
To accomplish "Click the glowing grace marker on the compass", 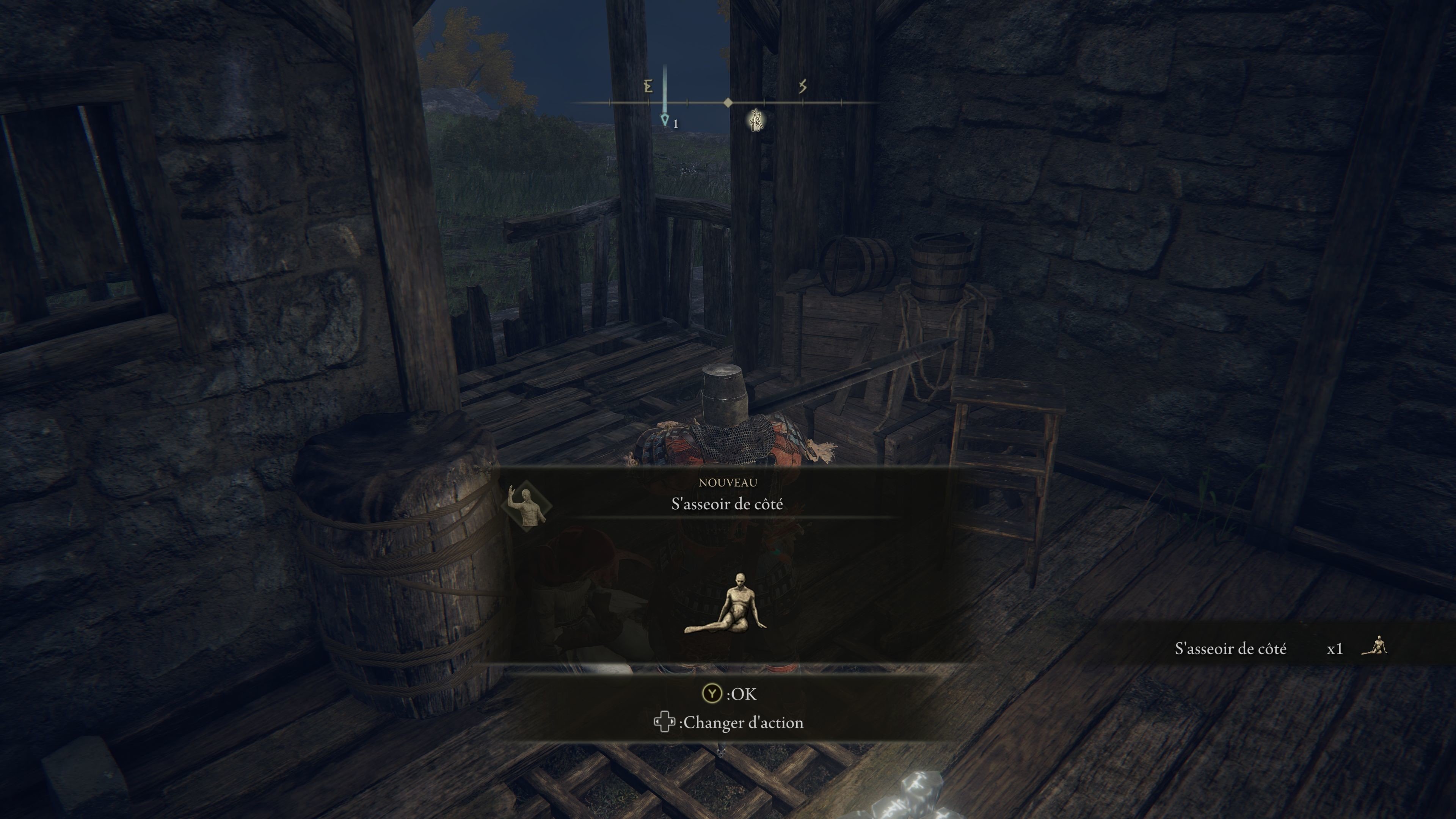I will pyautogui.click(x=756, y=121).
